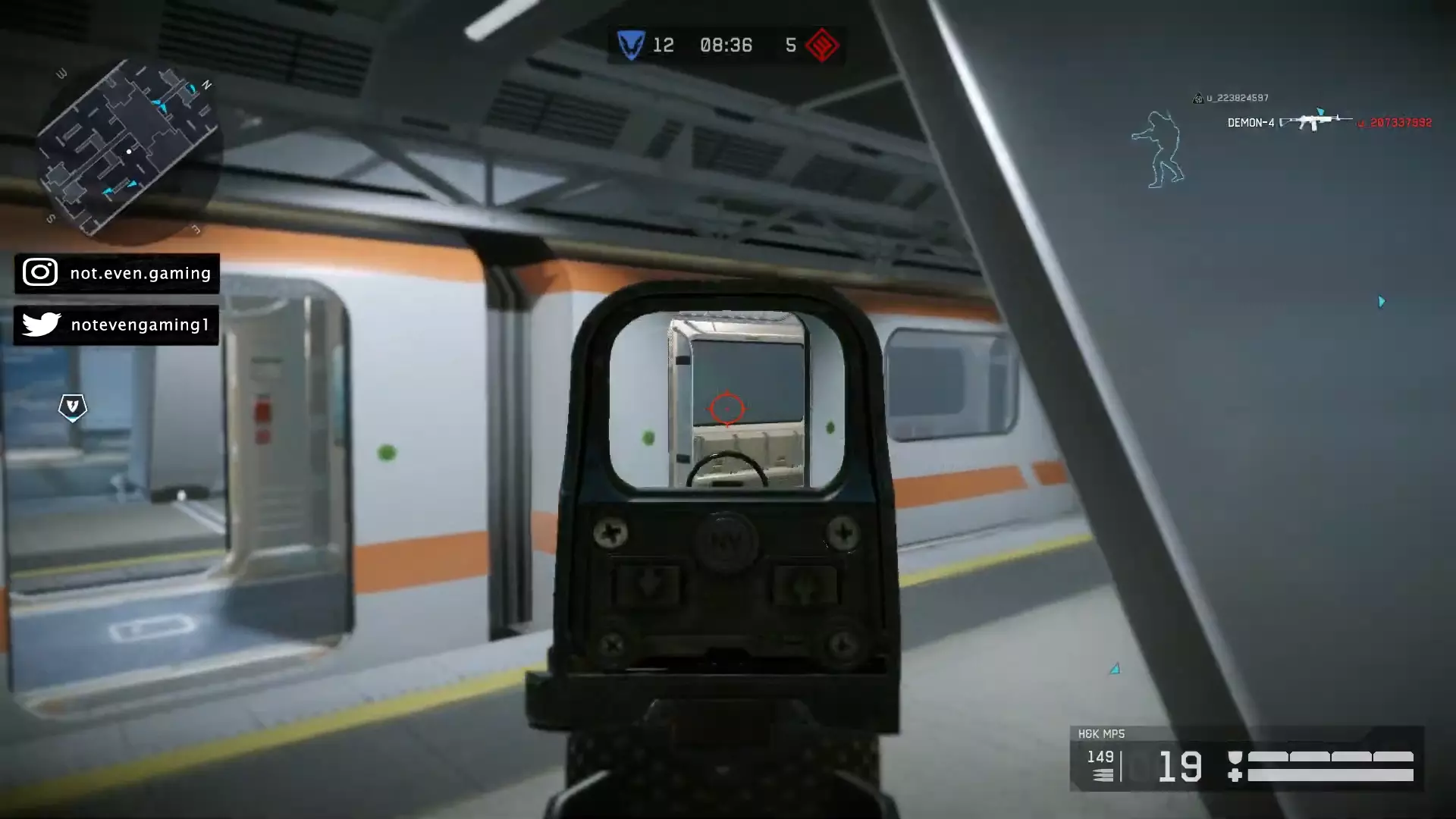Click the minimap in the corner
Screen dimensions: 1456x819
[x=127, y=148]
